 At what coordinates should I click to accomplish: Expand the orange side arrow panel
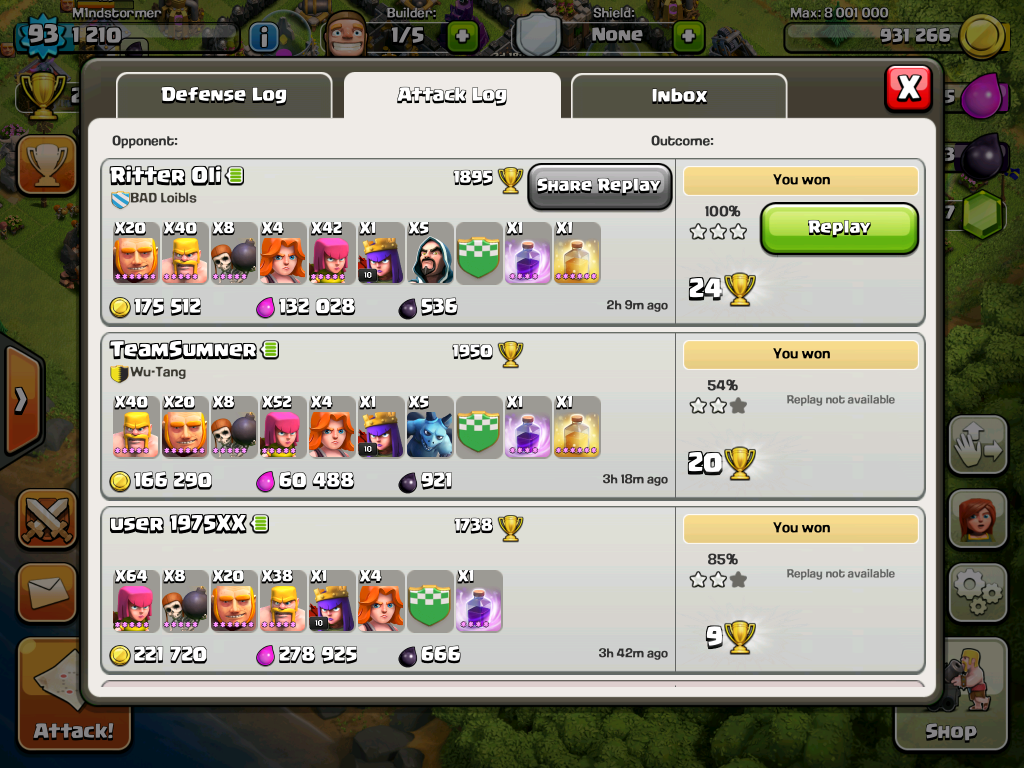click(20, 400)
